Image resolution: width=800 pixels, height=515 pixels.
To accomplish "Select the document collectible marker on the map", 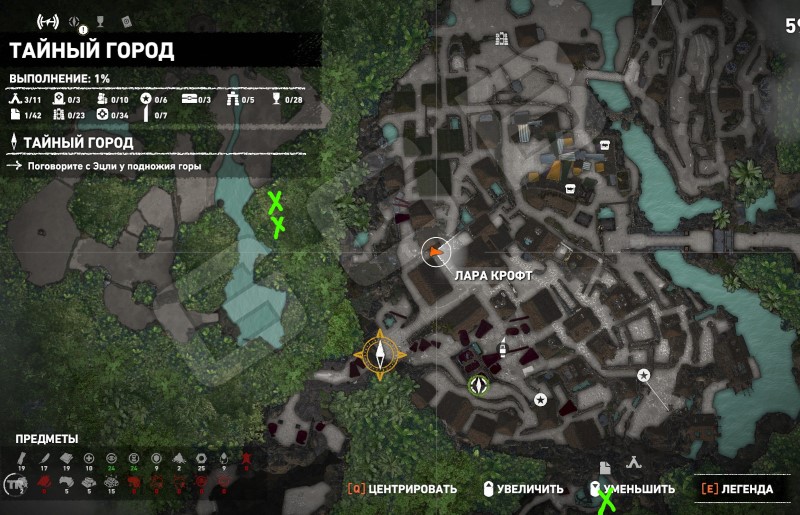I will pos(604,467).
